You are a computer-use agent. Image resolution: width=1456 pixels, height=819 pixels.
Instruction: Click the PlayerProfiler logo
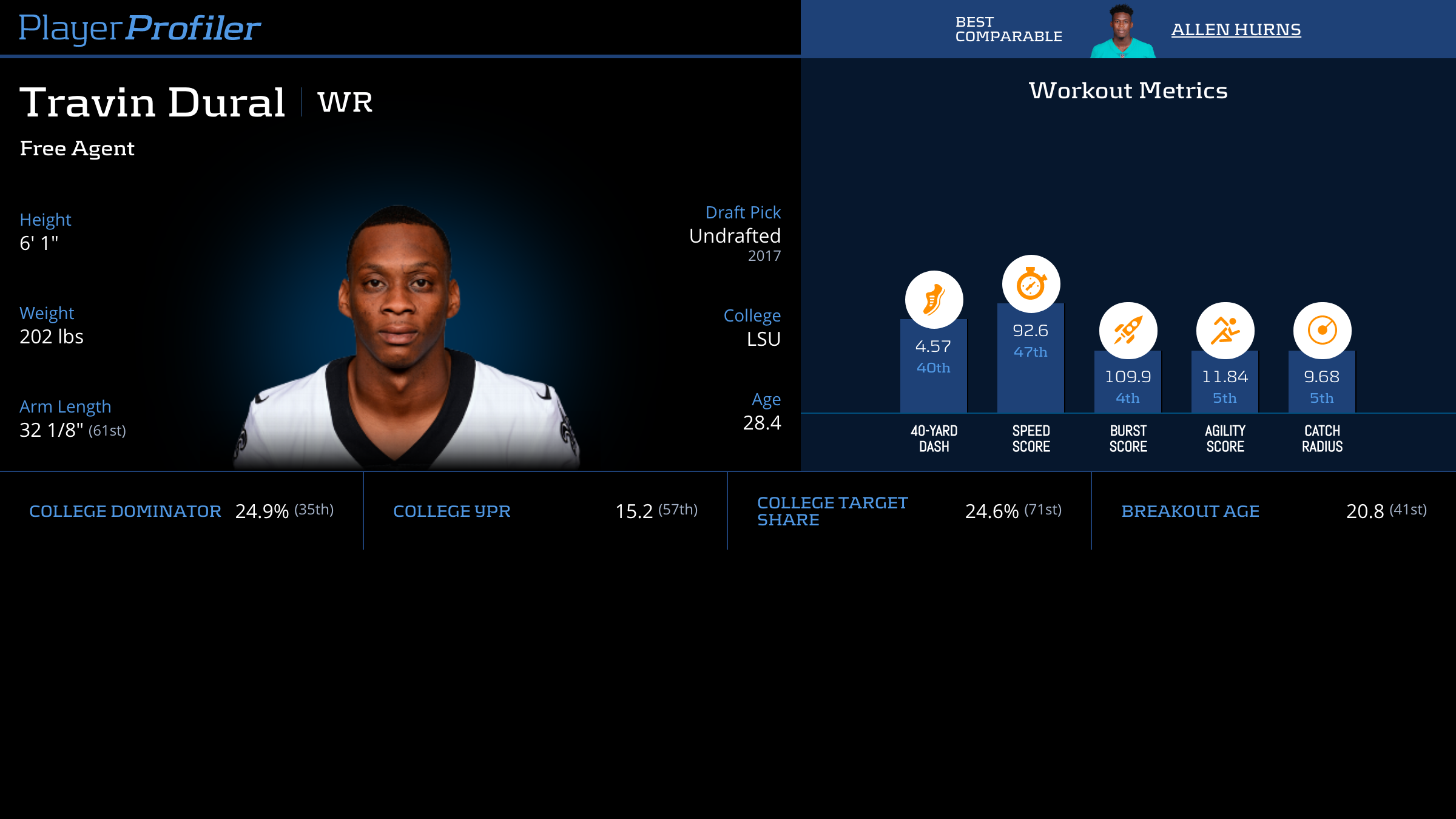click(140, 29)
